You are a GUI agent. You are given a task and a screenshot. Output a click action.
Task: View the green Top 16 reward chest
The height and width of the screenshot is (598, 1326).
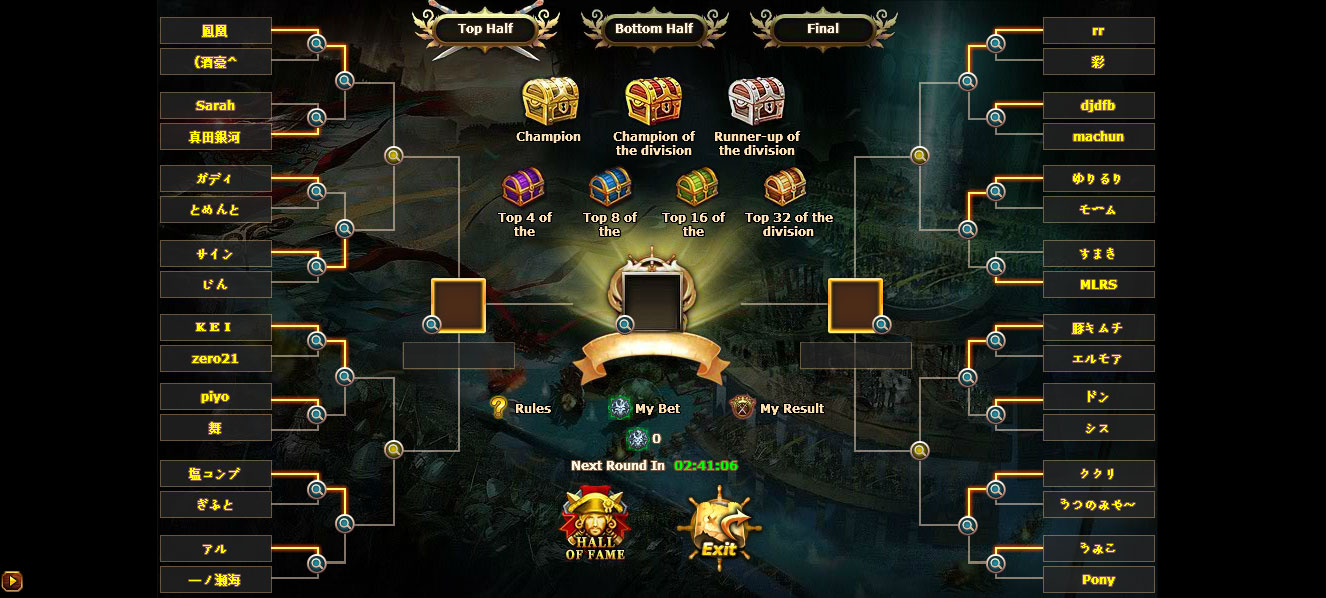point(696,187)
